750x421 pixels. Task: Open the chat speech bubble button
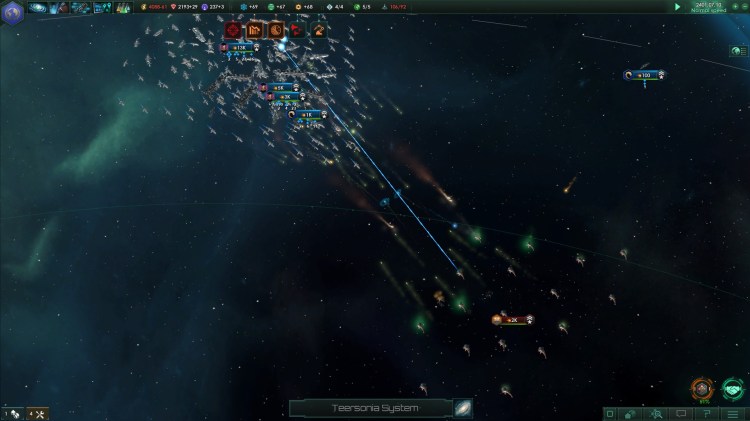[x=682, y=413]
